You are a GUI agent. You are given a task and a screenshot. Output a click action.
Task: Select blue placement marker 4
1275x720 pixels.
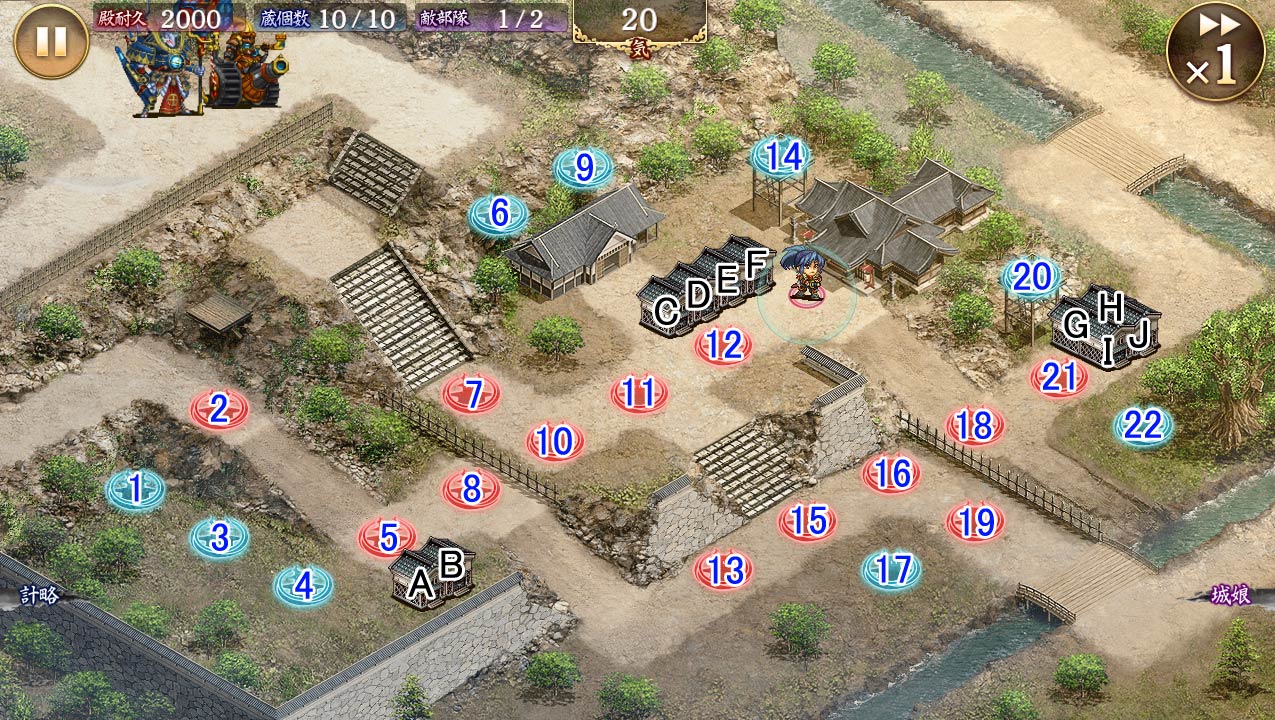tap(303, 586)
